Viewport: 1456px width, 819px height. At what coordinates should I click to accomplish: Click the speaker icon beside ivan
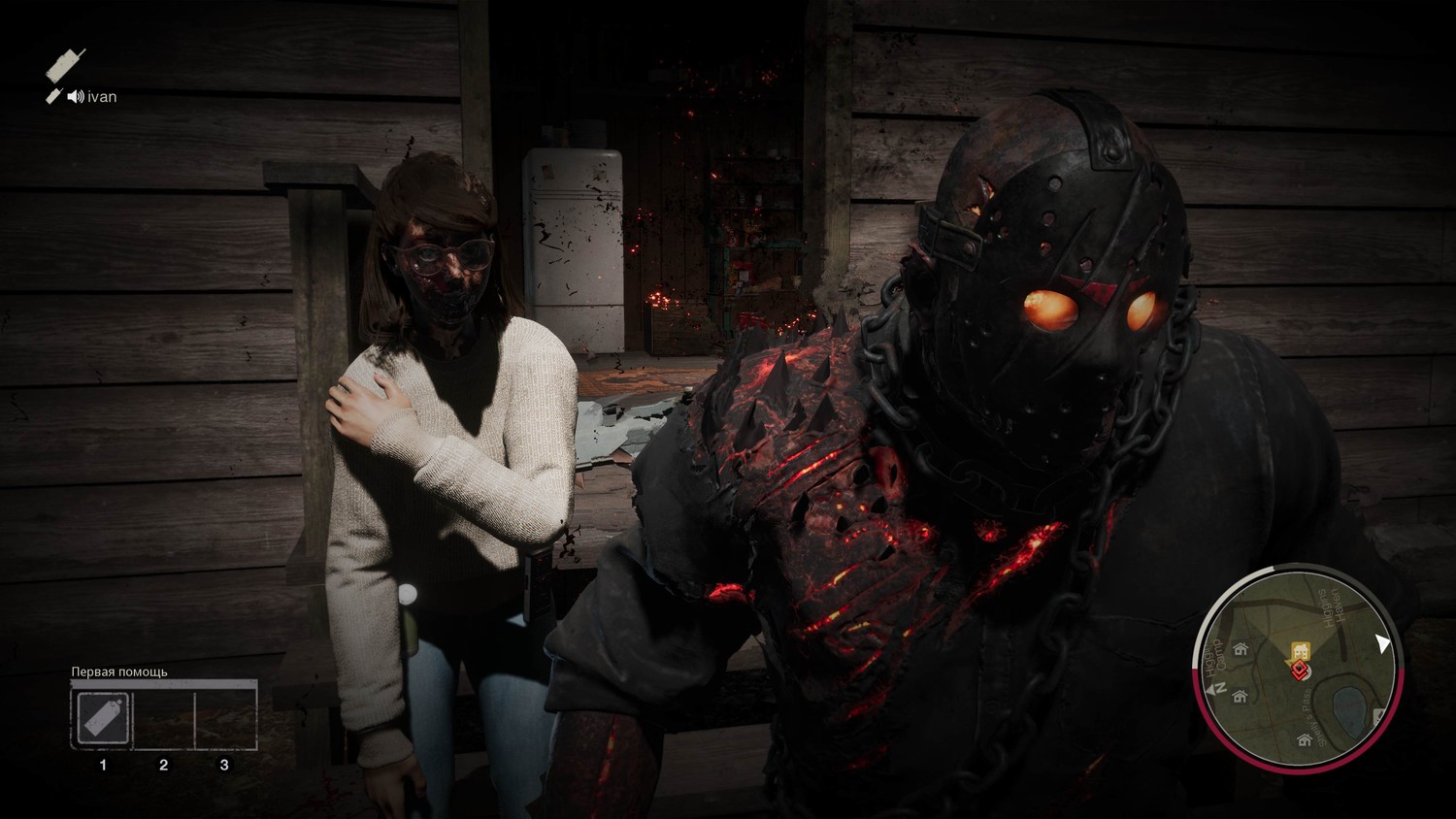[75, 96]
